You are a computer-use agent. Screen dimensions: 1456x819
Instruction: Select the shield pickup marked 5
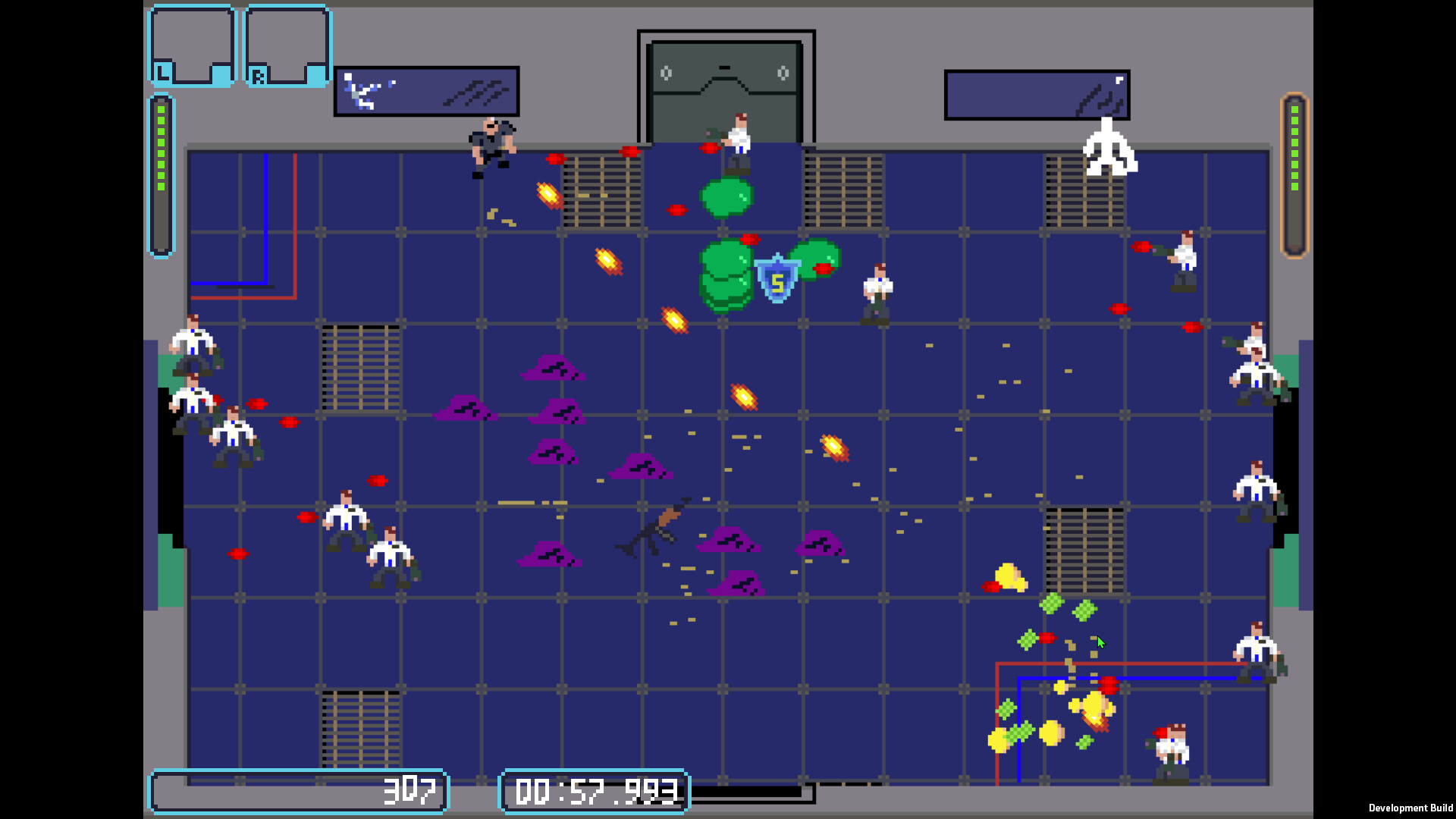point(777,280)
